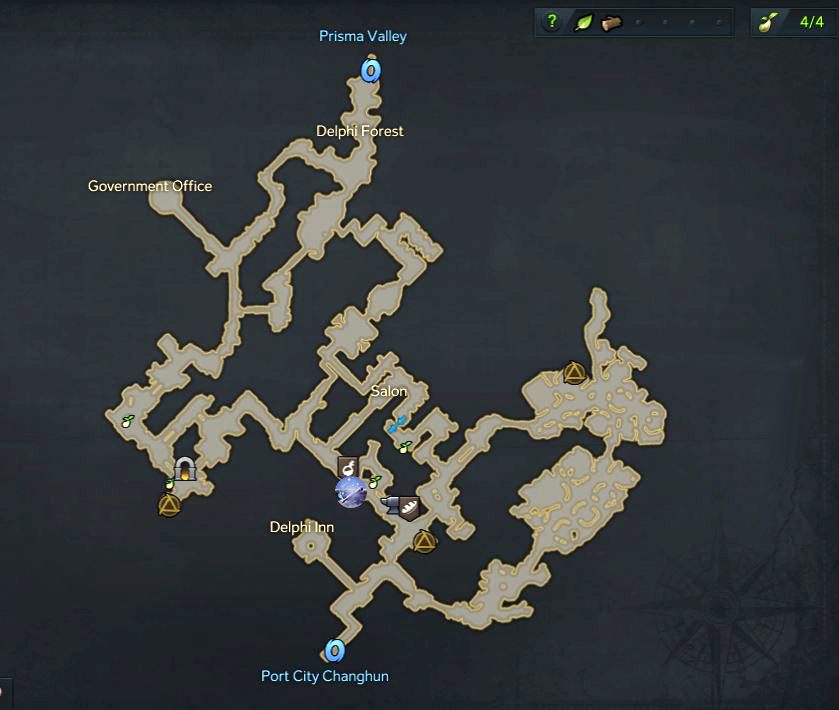839x710 pixels.
Task: Click the bread food merchant marker
Action: (408, 508)
